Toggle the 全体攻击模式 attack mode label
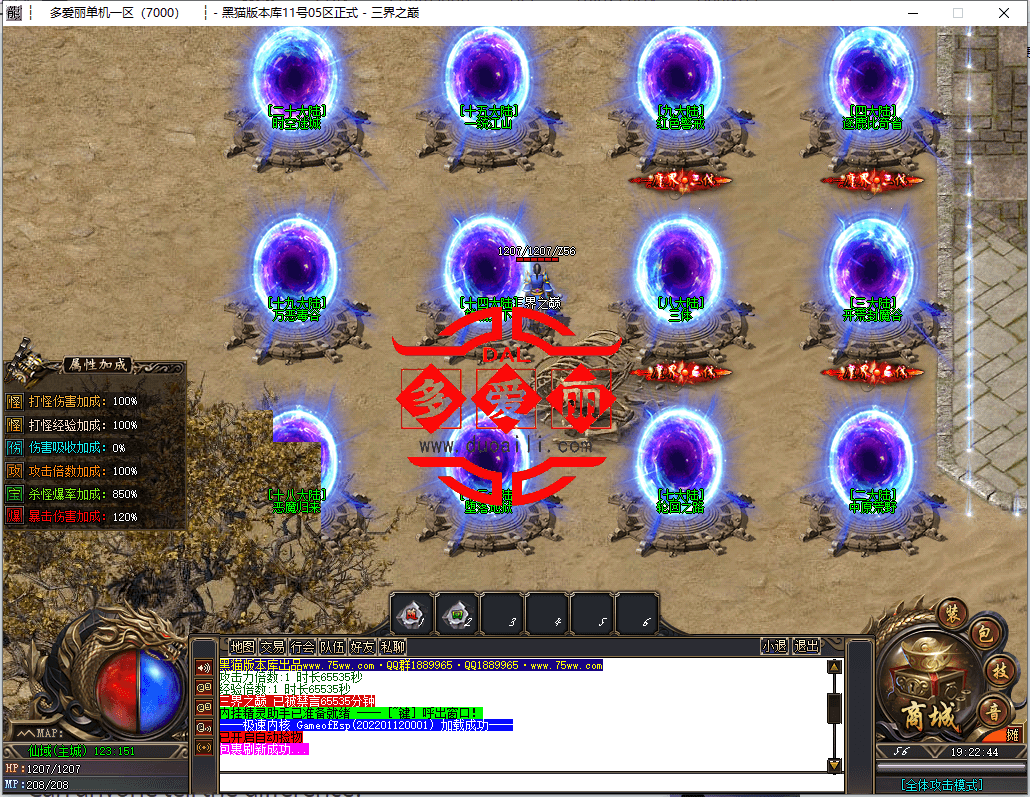The image size is (1030, 797). [x=941, y=785]
